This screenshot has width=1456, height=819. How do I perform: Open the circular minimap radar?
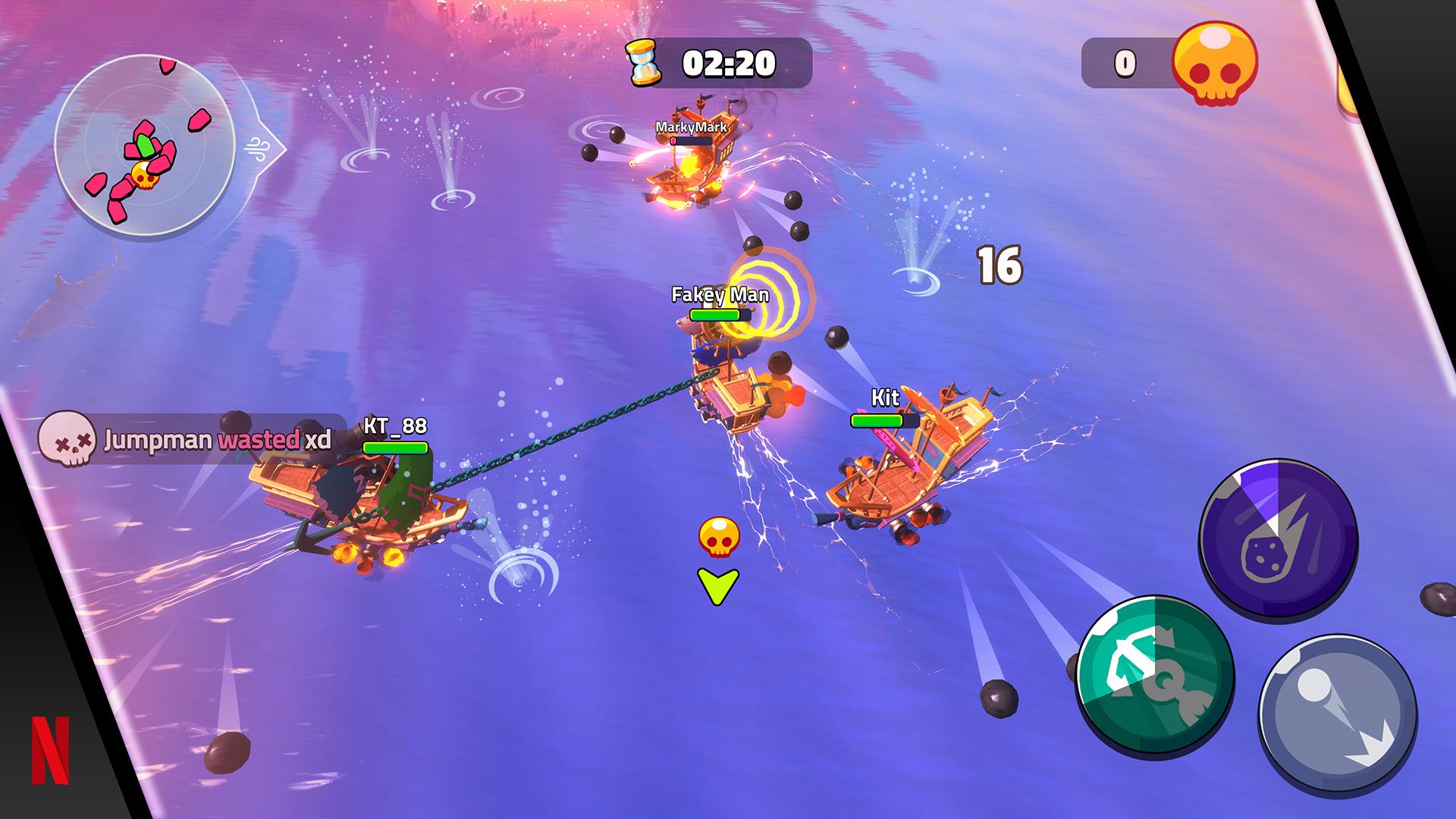(144, 145)
